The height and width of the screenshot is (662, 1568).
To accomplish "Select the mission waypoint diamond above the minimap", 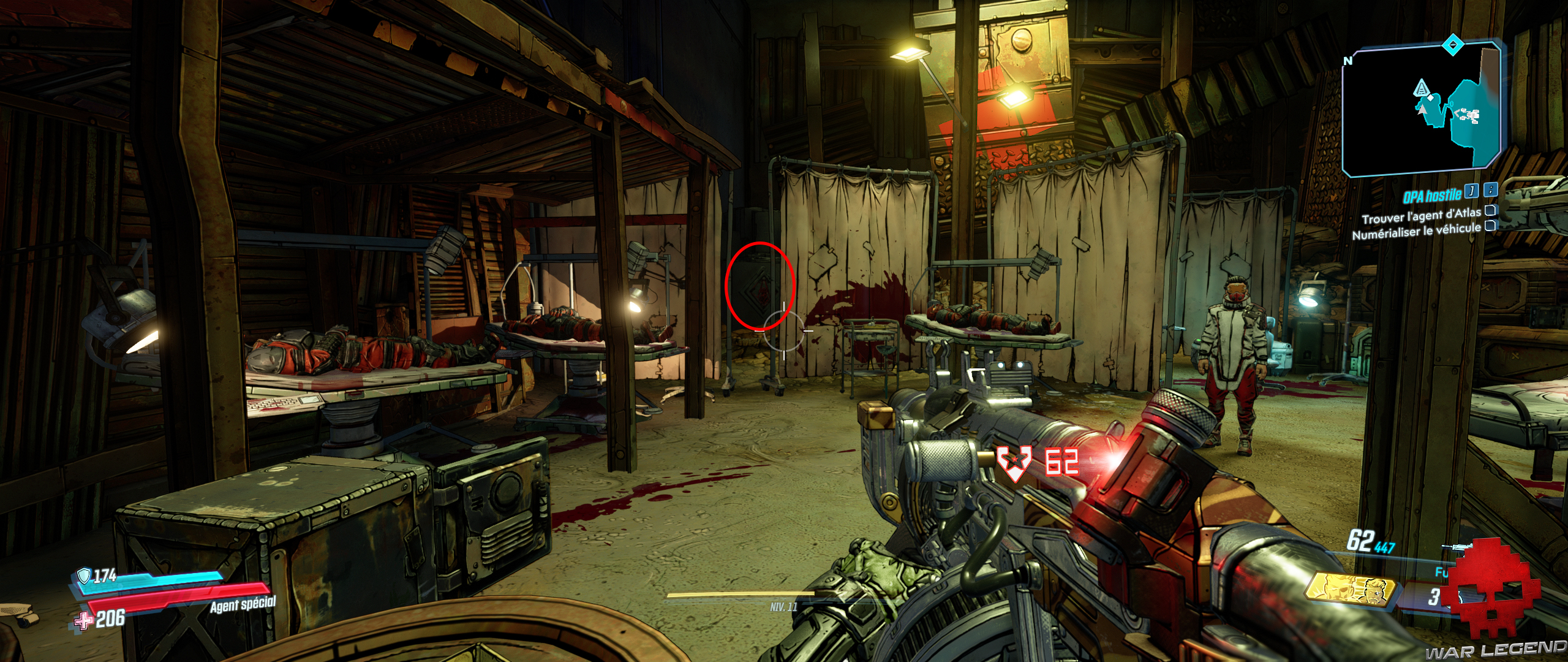I will [x=1452, y=44].
